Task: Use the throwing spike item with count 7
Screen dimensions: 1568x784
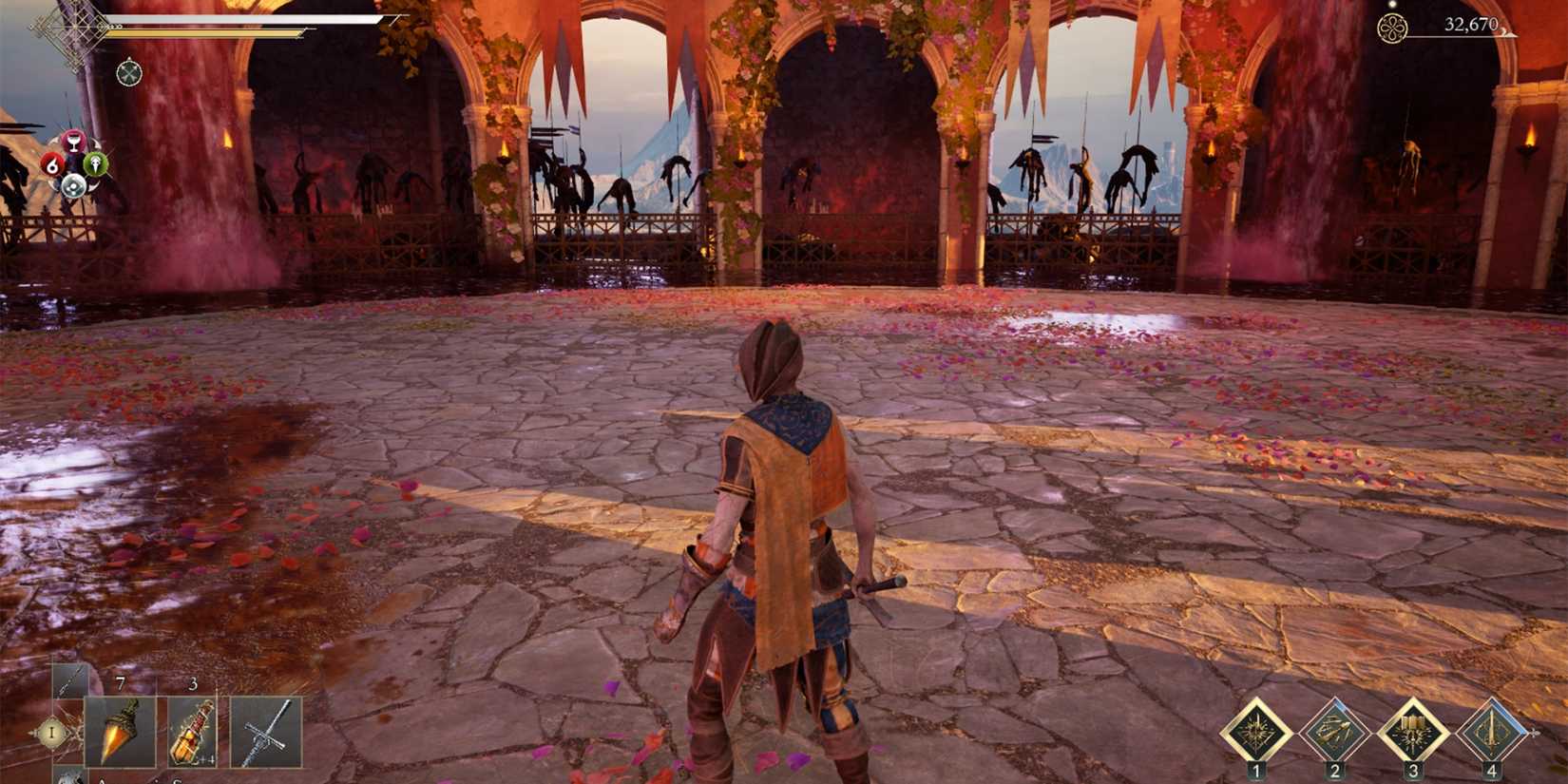Action: tap(122, 732)
